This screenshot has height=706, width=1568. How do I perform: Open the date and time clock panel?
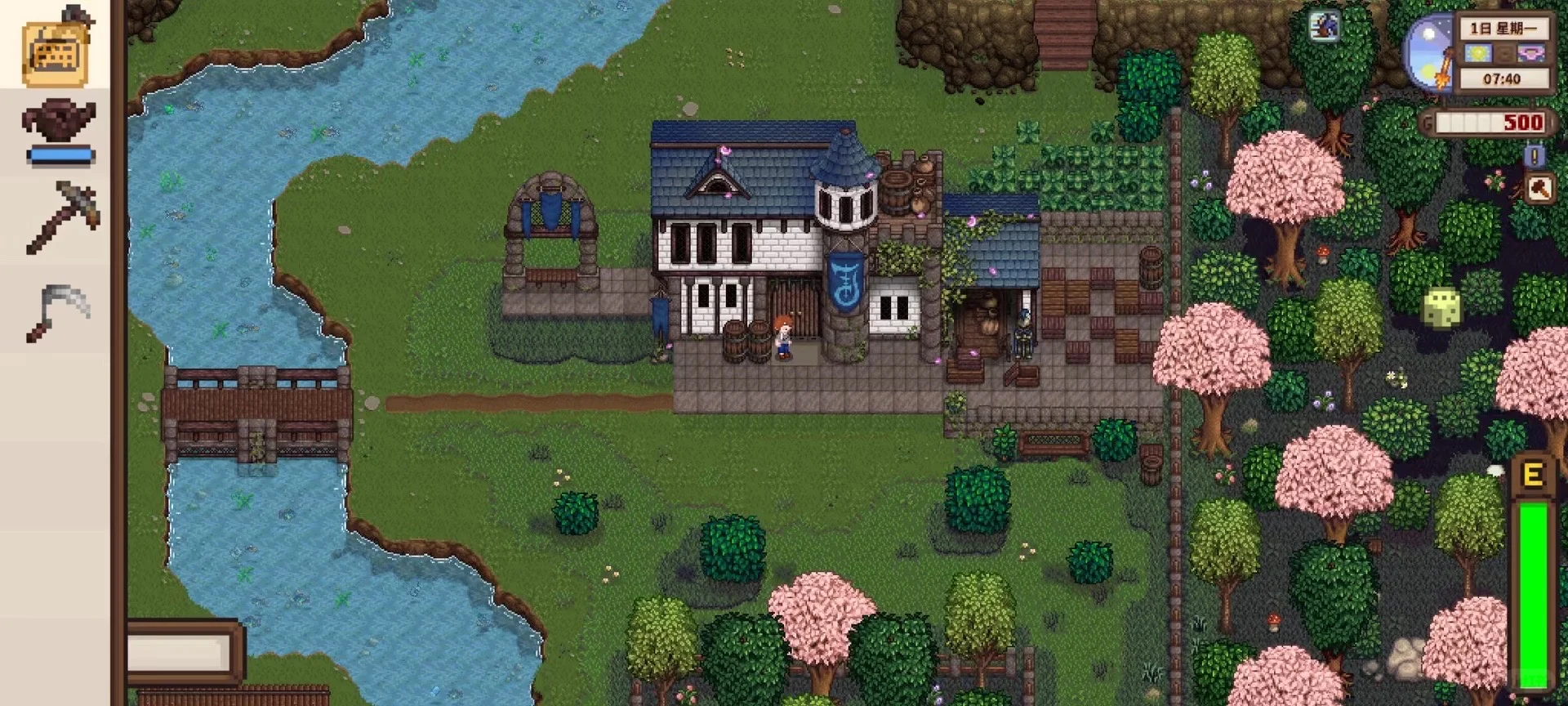tap(1503, 54)
